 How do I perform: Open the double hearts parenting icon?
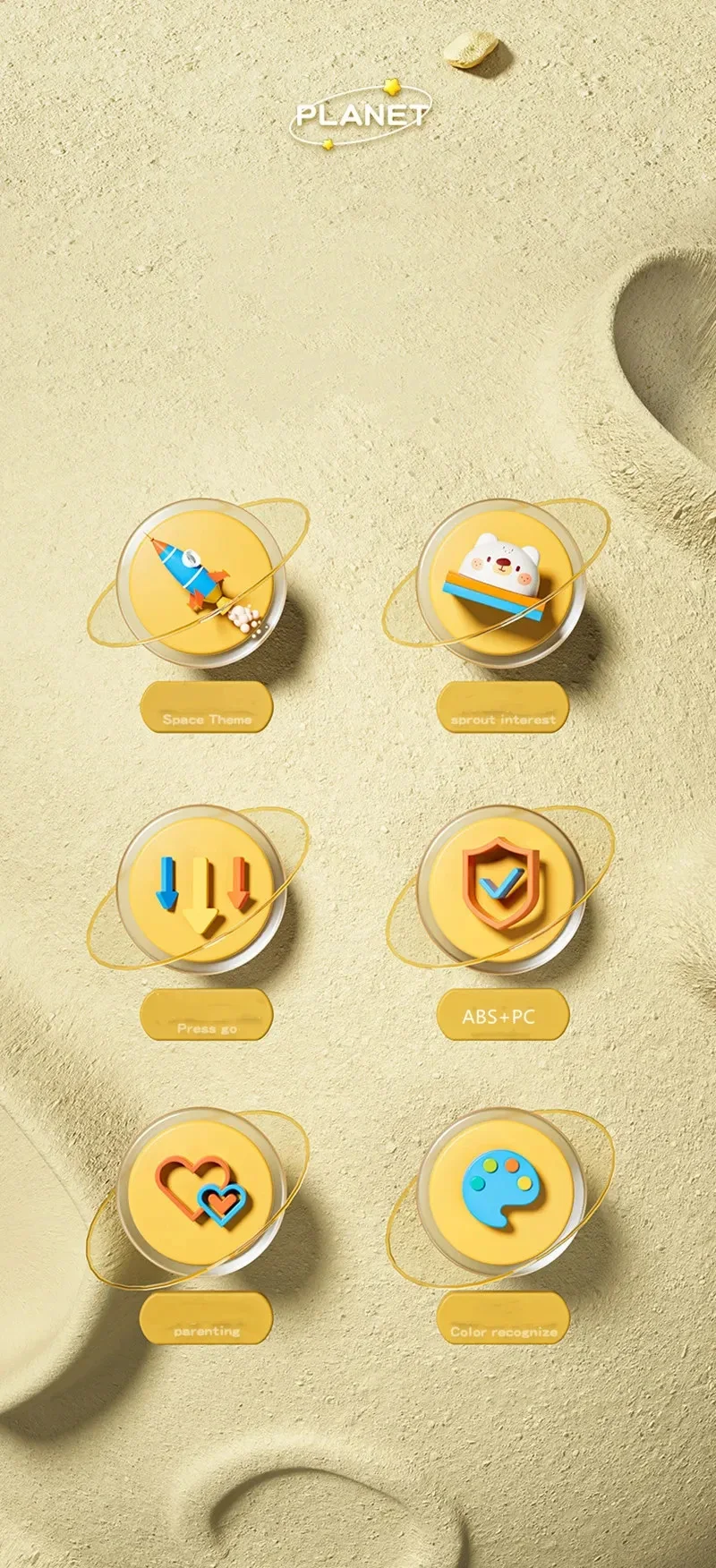point(201,1192)
